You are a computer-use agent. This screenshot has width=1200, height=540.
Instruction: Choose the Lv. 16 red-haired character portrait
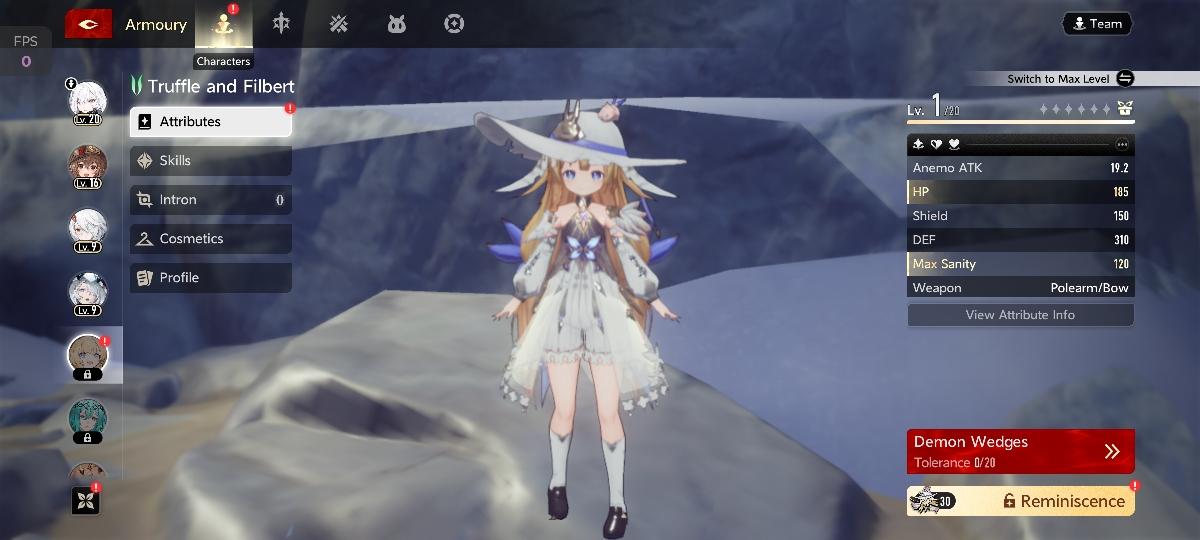click(x=87, y=165)
